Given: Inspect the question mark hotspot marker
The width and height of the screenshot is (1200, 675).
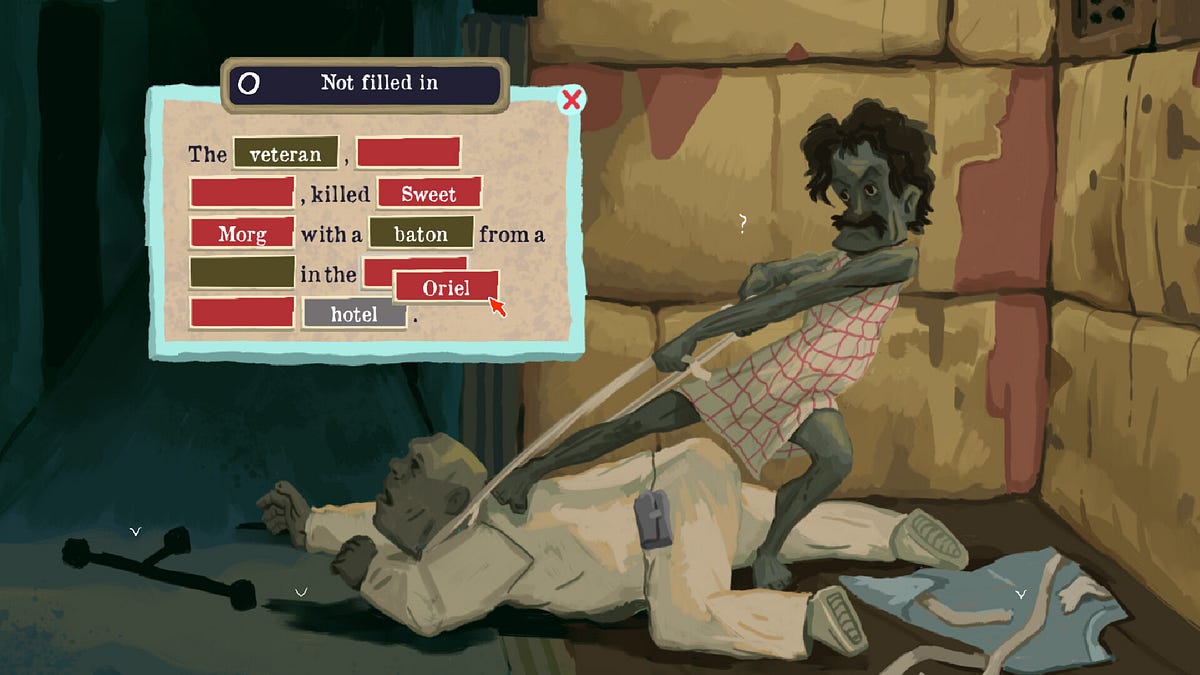Looking at the screenshot, I should pyautogui.click(x=742, y=224).
